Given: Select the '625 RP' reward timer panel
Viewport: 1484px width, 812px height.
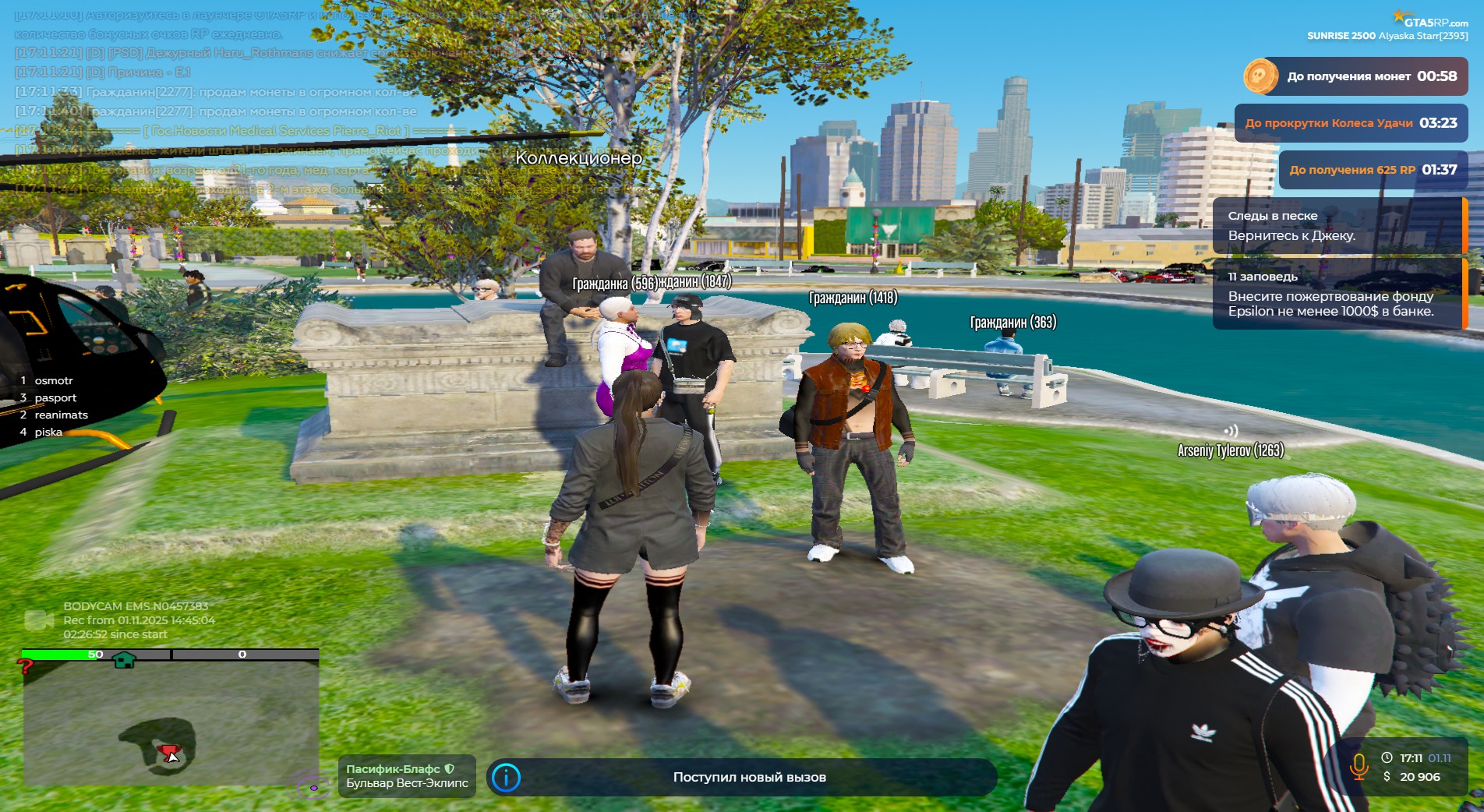Looking at the screenshot, I should coord(1372,170).
